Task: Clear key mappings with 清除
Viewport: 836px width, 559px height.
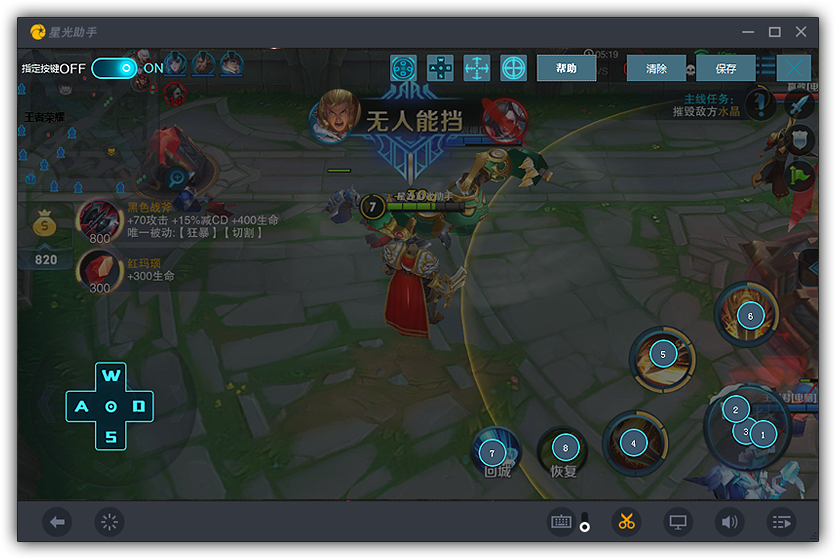Action: [x=656, y=69]
